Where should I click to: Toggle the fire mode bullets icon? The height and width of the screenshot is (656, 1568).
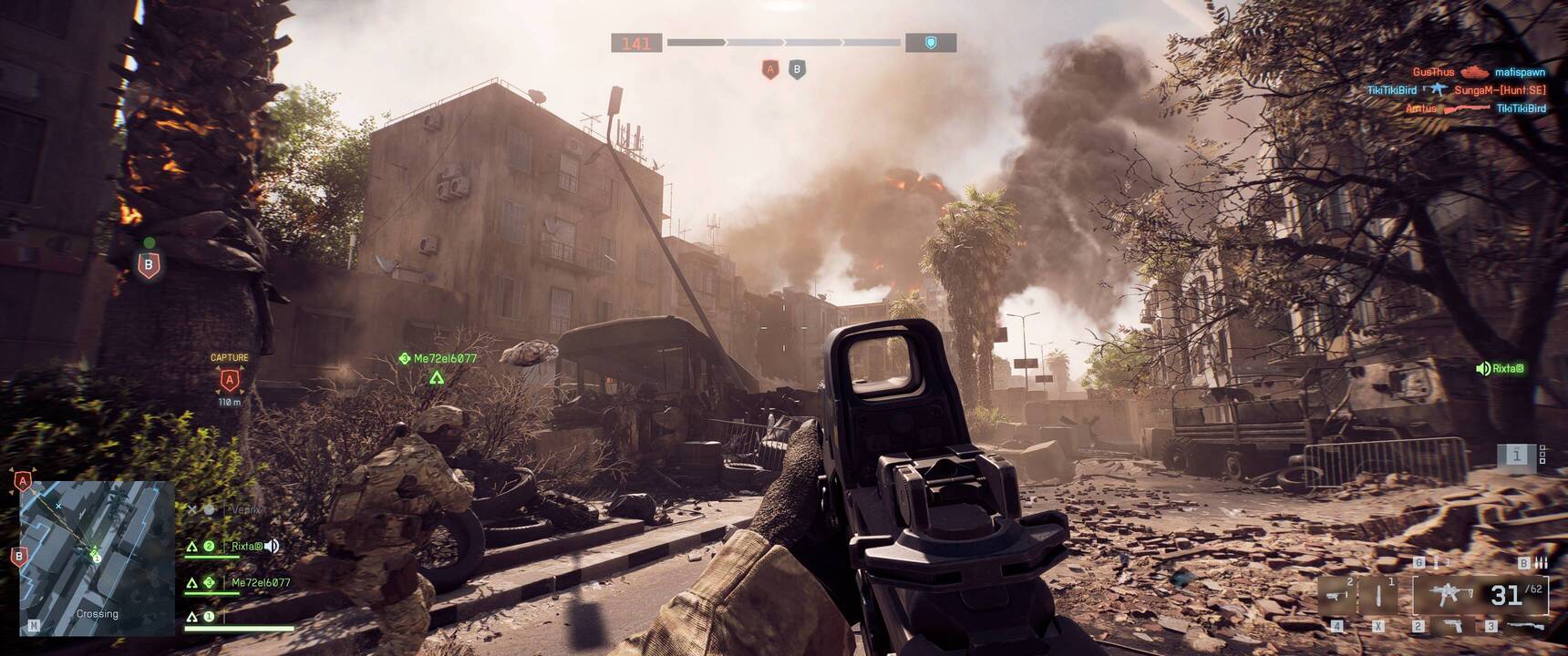click(1541, 563)
